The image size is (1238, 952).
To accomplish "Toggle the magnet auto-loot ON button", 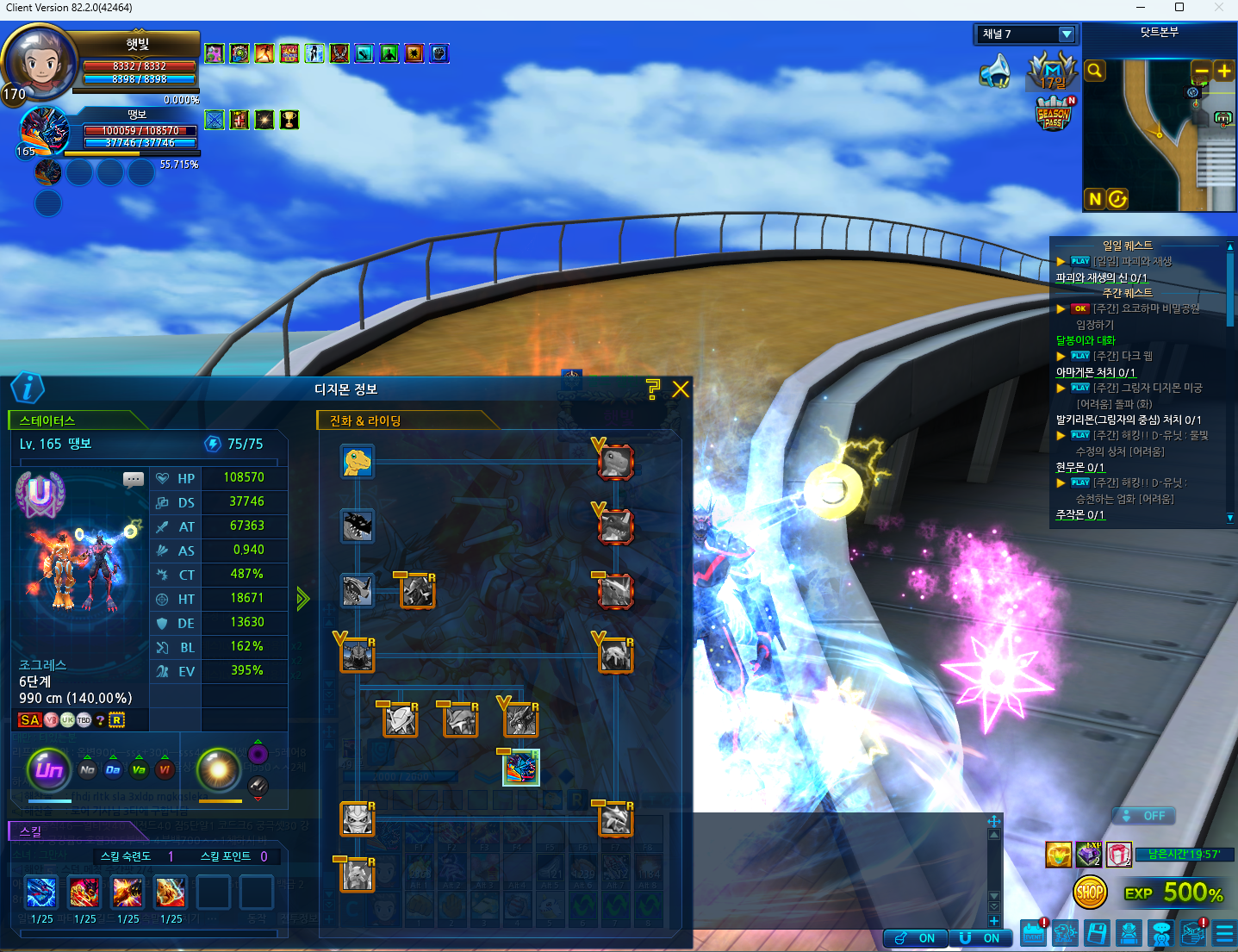I will [x=980, y=938].
